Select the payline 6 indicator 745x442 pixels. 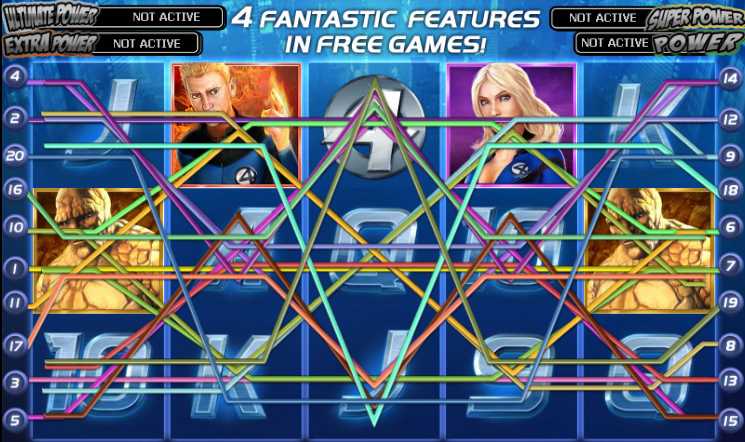(x=730, y=227)
